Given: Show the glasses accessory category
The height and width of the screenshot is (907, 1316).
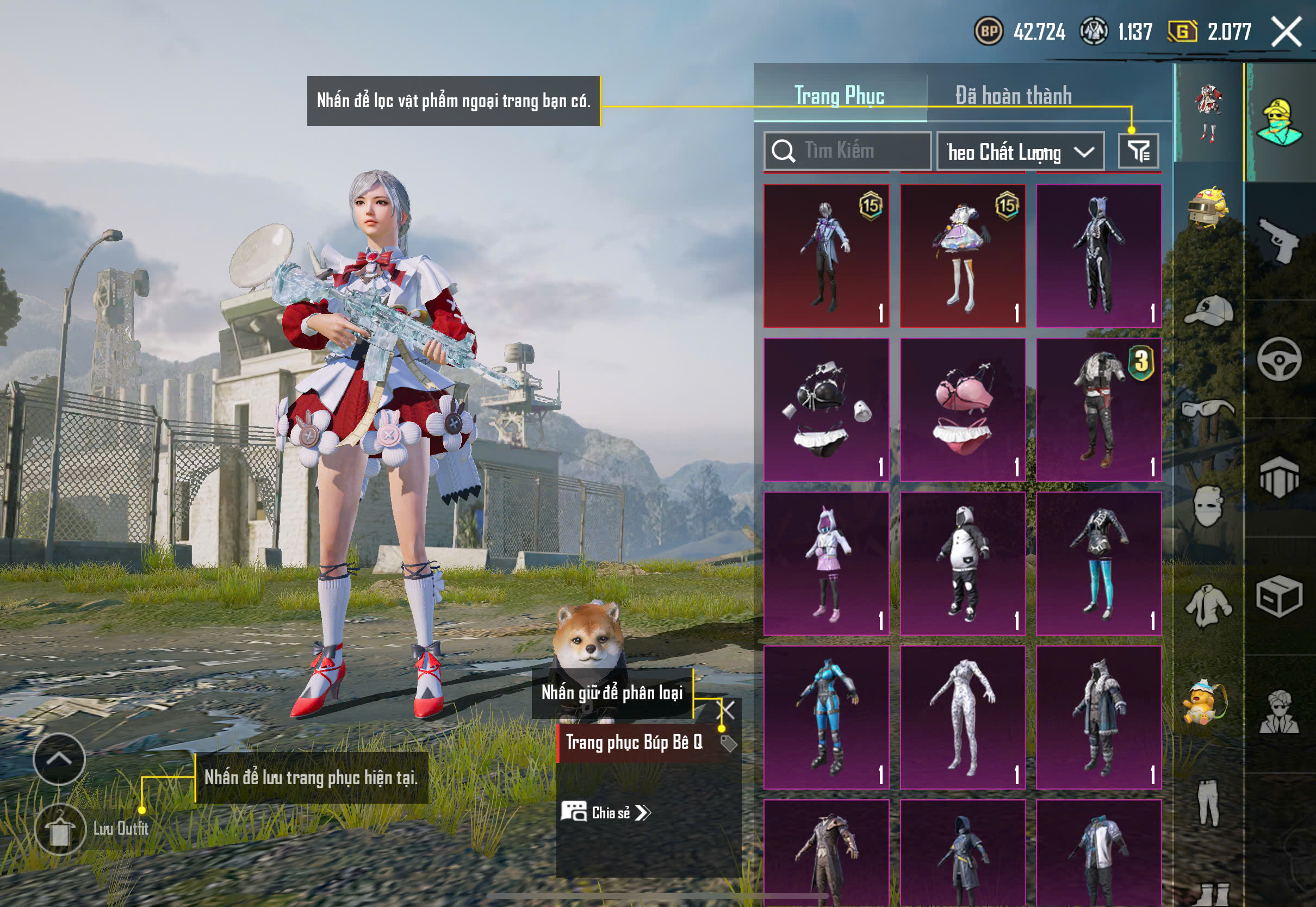Looking at the screenshot, I should pos(1209,408).
